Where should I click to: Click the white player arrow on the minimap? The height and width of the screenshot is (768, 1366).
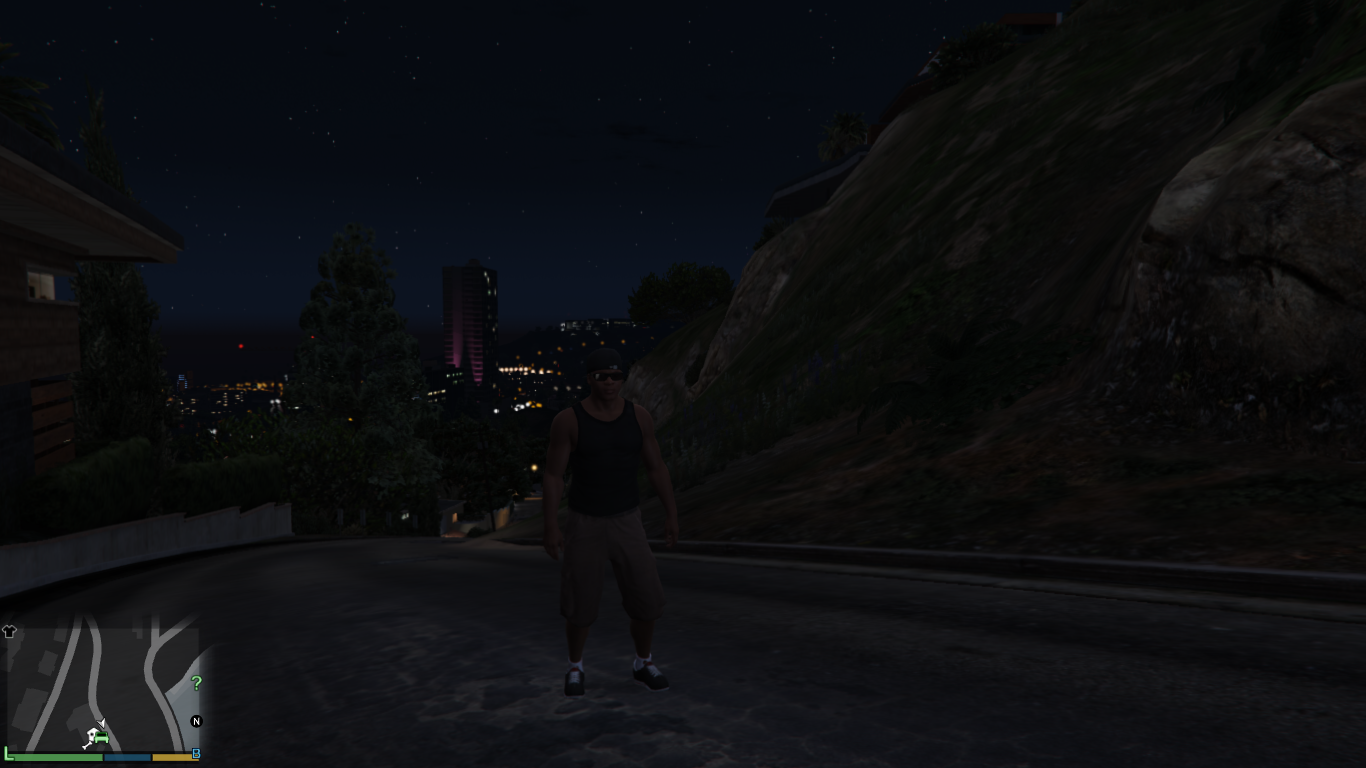click(x=101, y=723)
